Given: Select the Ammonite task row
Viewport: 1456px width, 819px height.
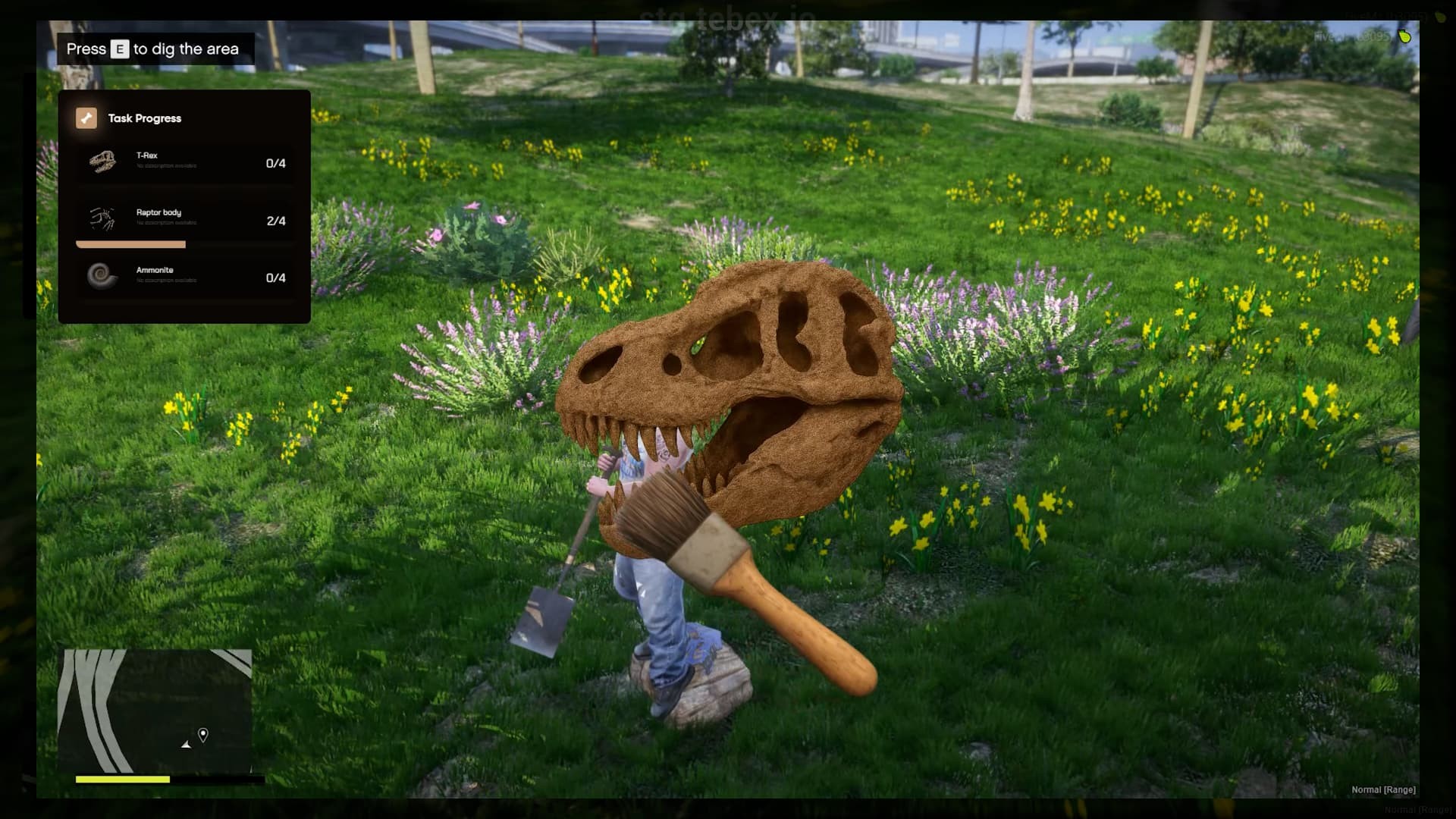Looking at the screenshot, I should (x=184, y=277).
